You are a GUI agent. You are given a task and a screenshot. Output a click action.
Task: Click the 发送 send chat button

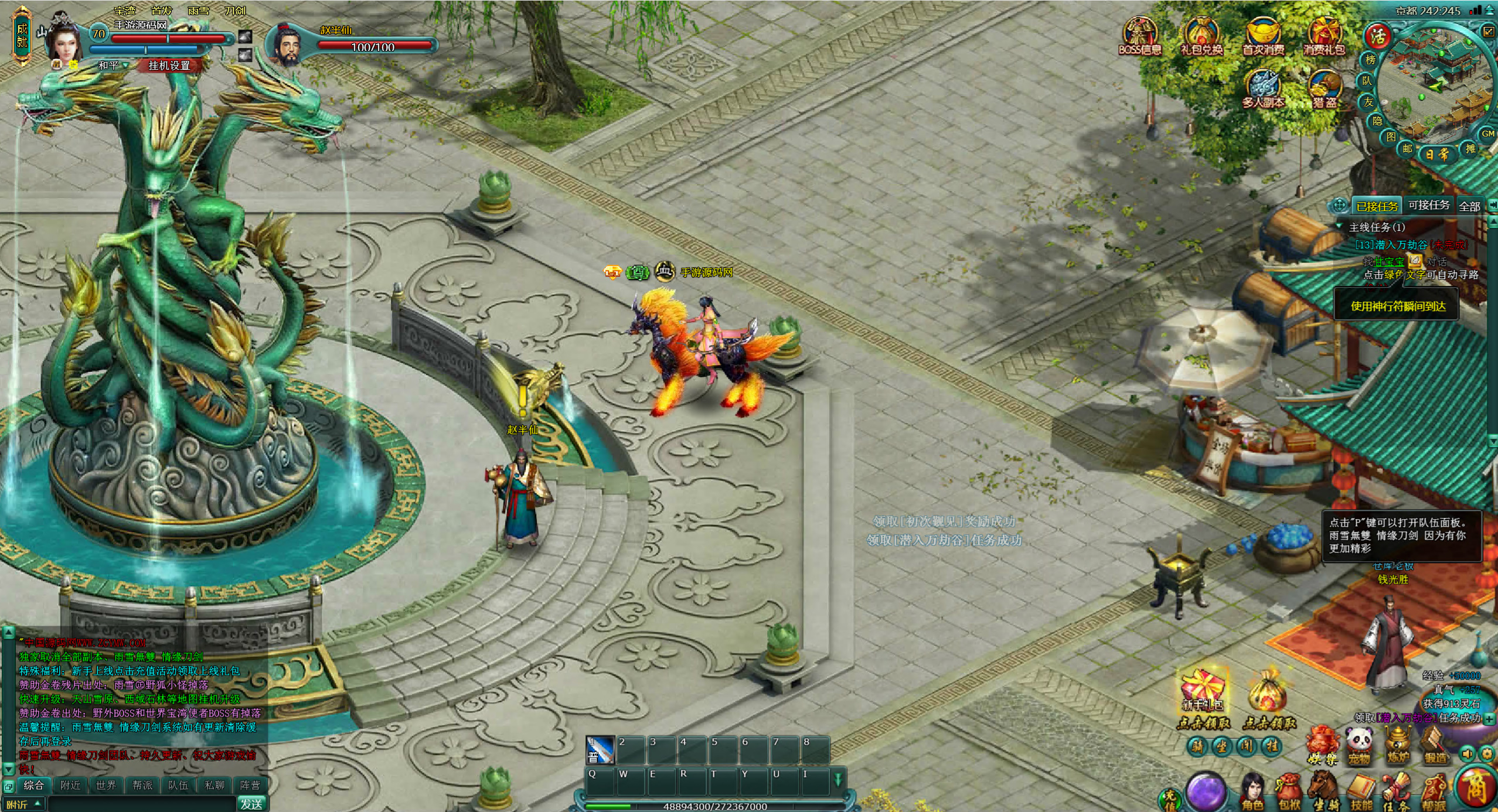pyautogui.click(x=251, y=804)
